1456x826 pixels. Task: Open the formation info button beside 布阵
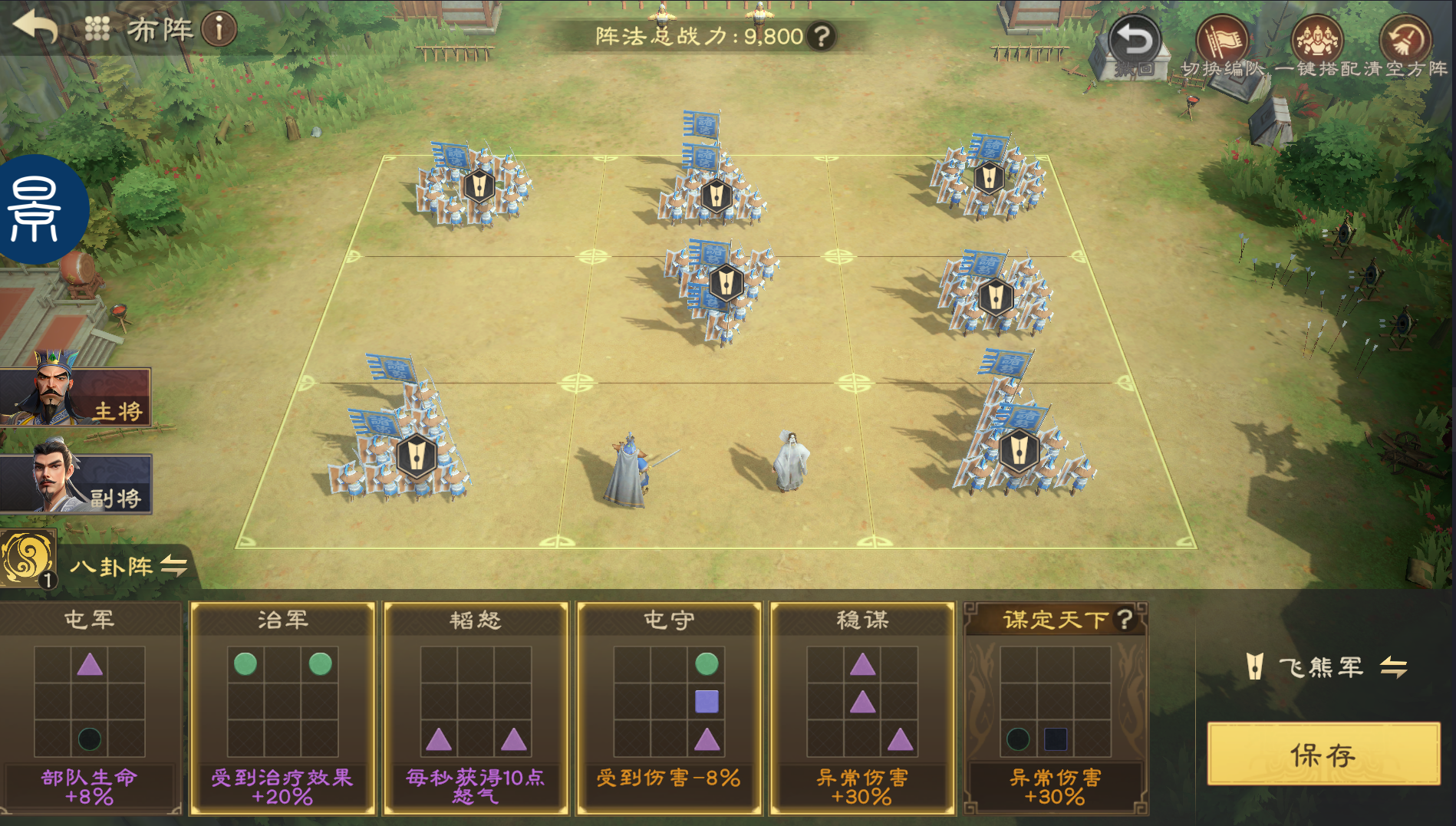tap(219, 30)
